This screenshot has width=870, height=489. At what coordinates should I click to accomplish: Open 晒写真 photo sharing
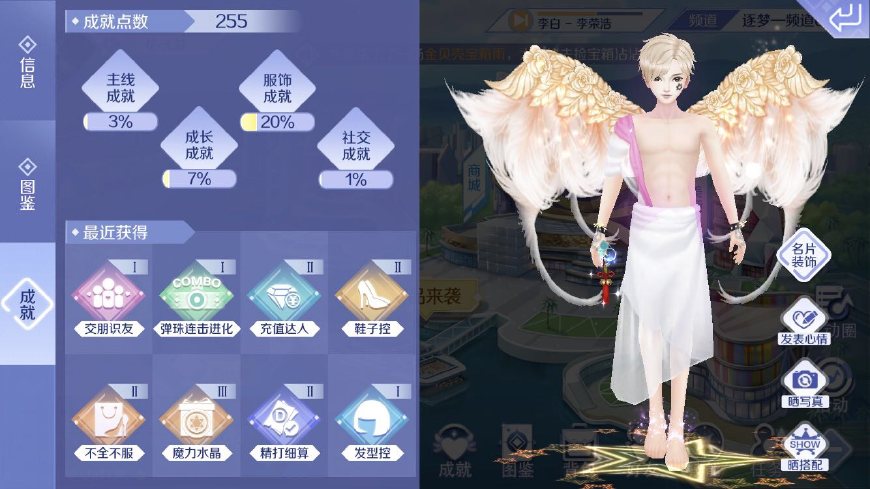click(805, 385)
